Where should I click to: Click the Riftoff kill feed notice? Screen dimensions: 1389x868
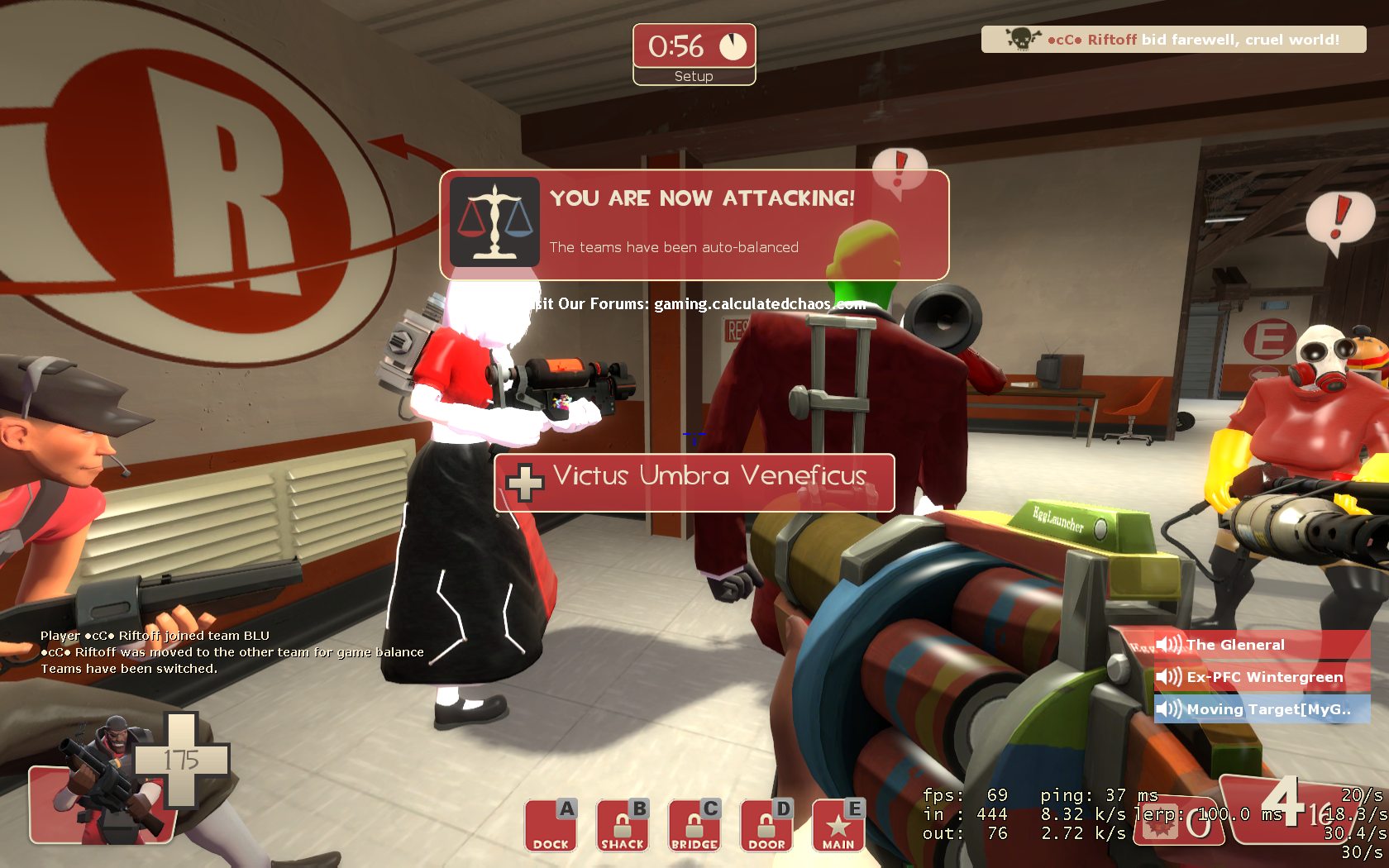click(1173, 40)
